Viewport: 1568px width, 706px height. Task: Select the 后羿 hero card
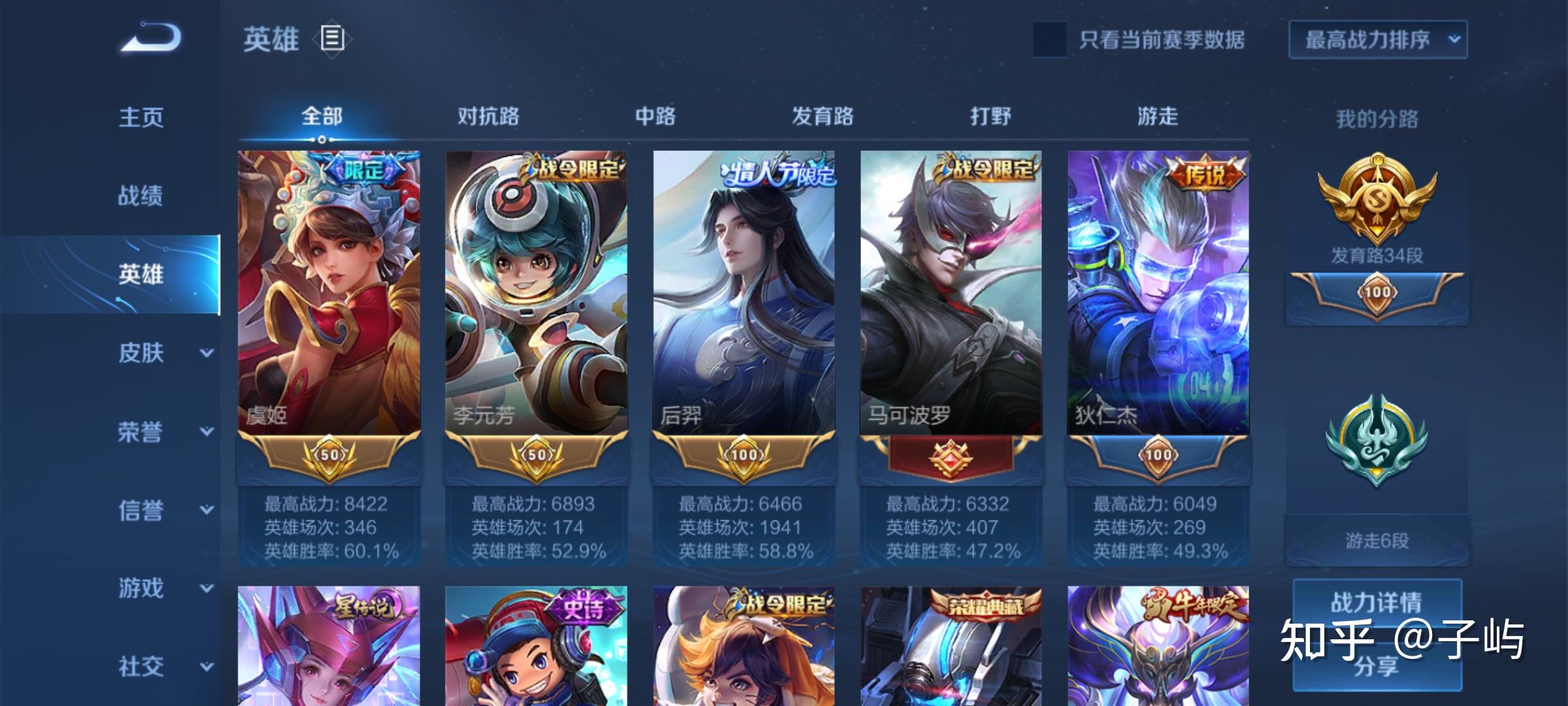(743, 294)
